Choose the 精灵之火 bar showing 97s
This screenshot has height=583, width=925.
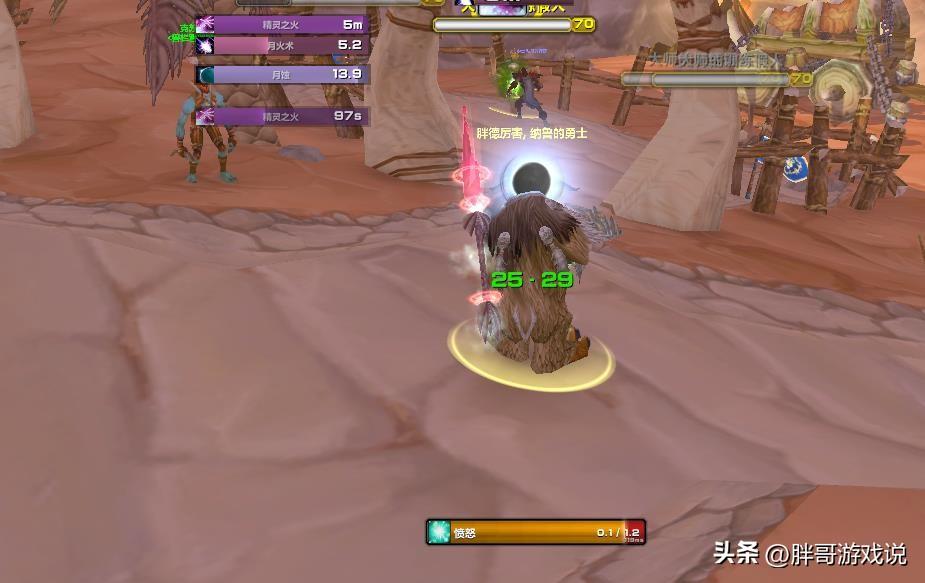point(291,117)
